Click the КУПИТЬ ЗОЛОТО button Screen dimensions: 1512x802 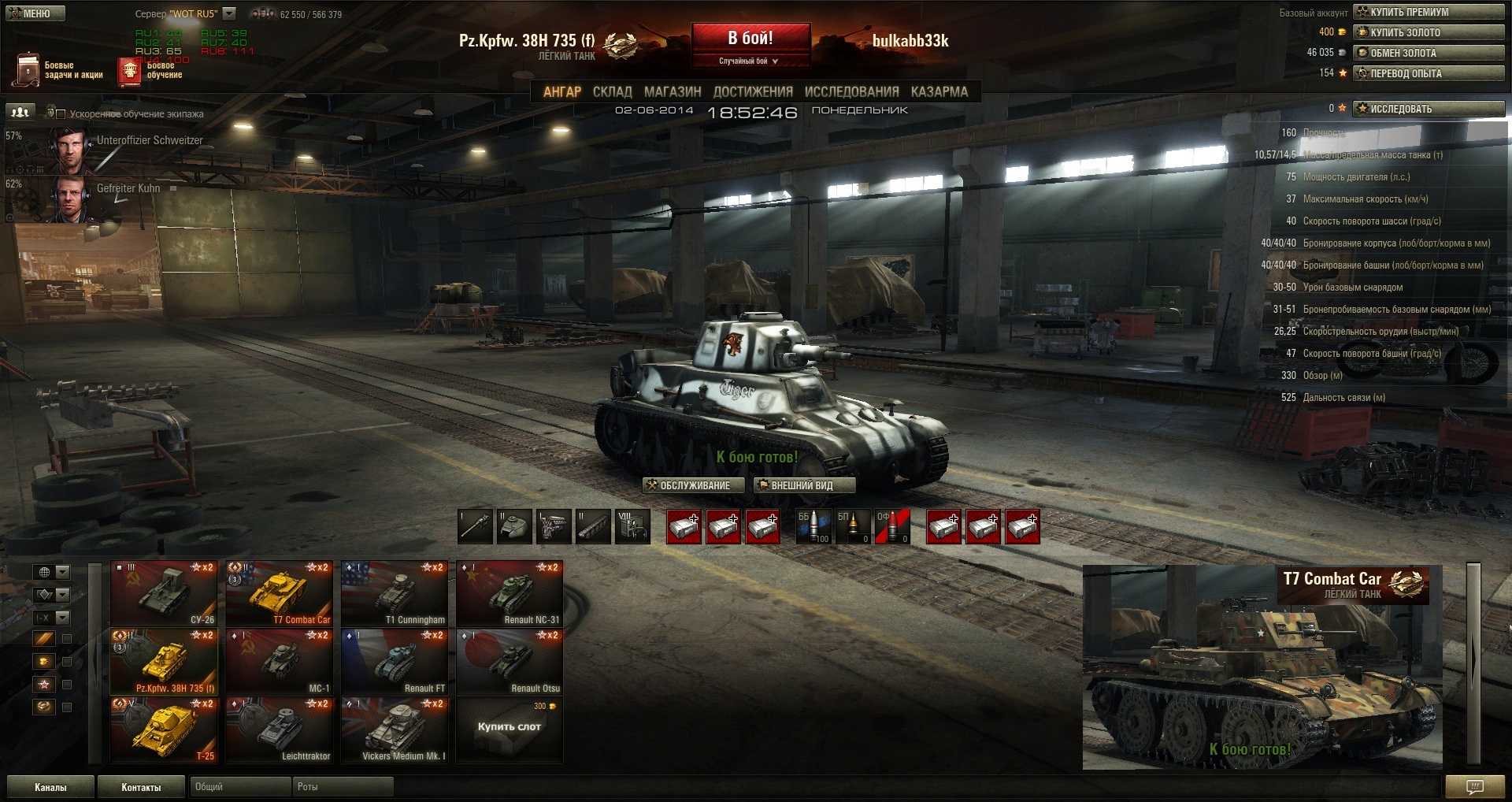point(1429,32)
